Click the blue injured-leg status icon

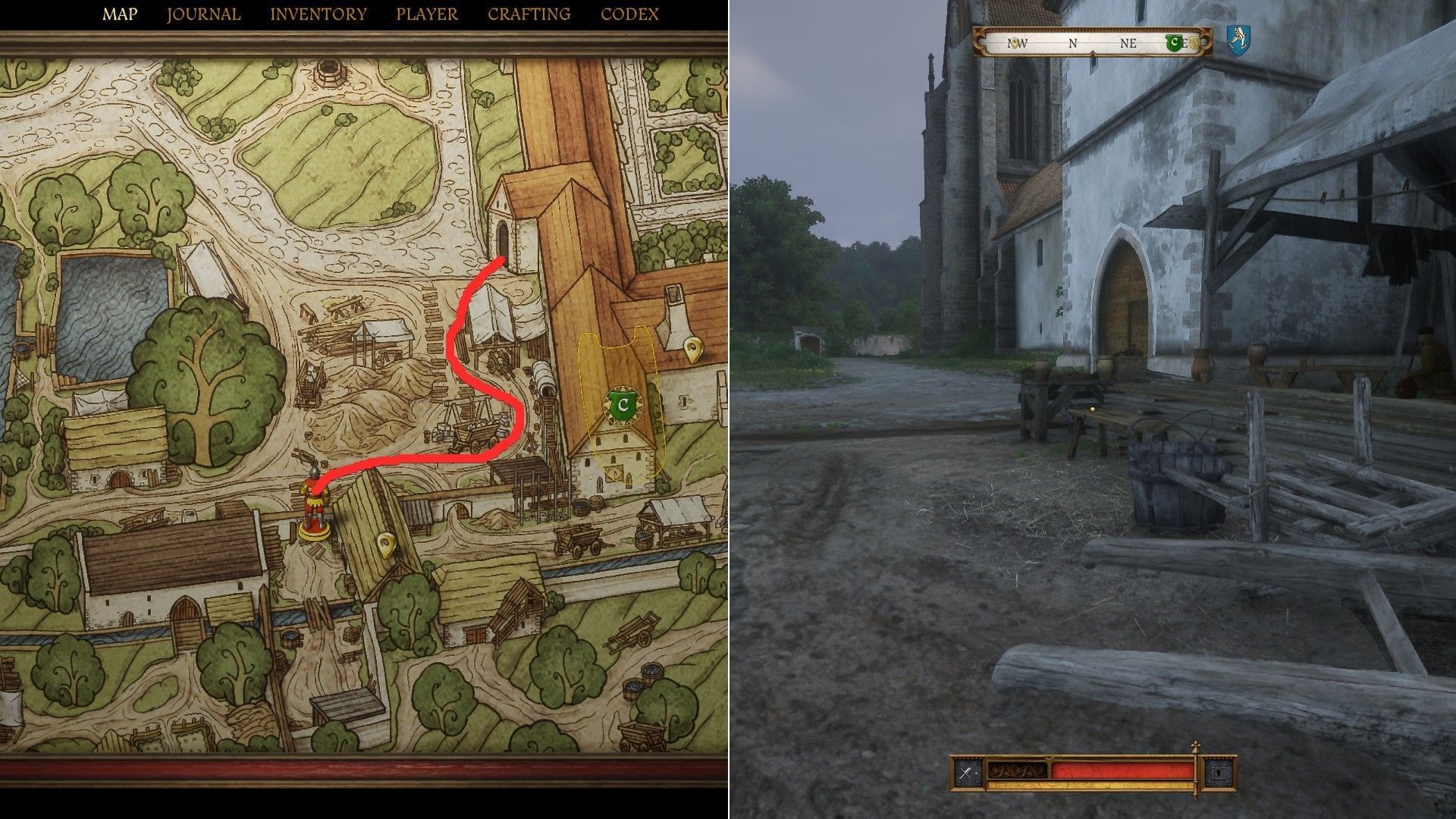tap(1237, 42)
